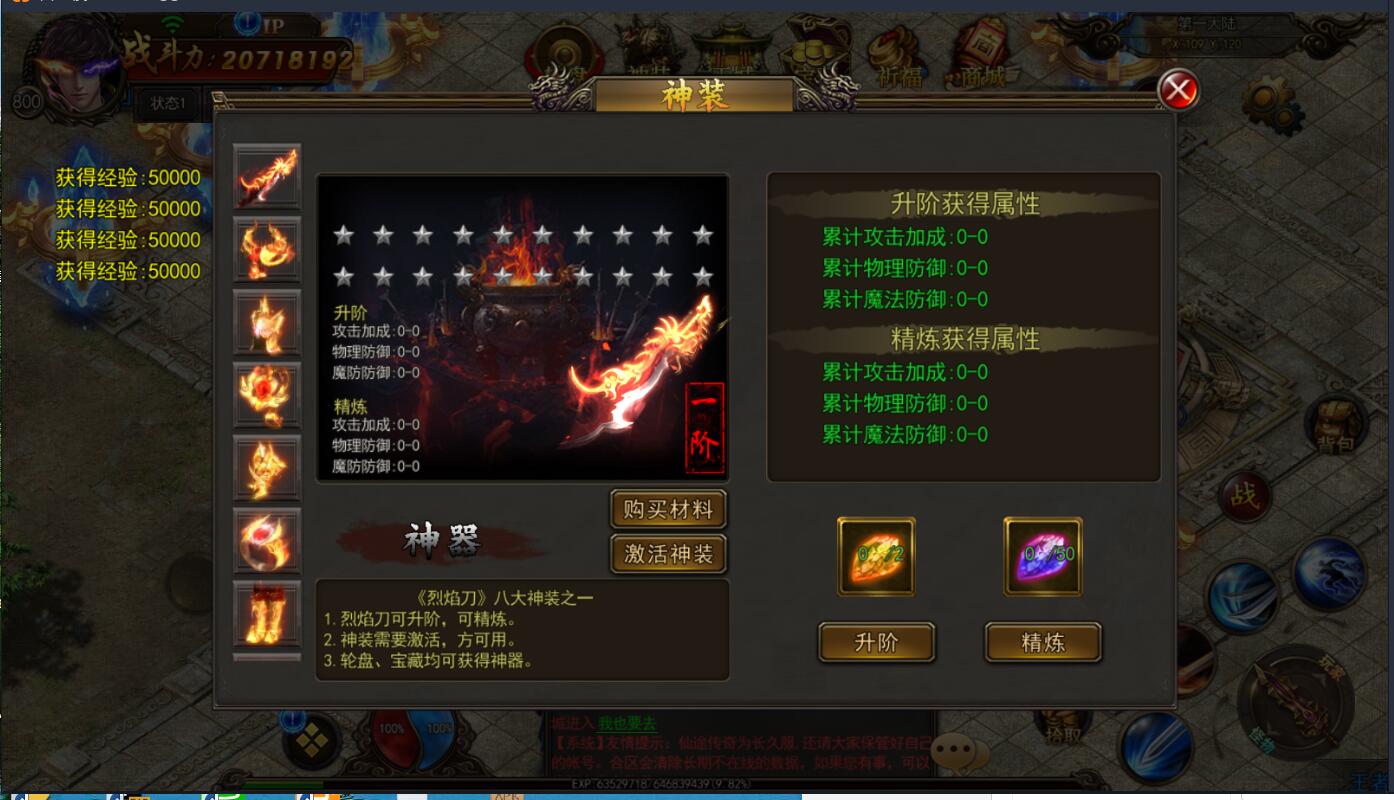
Task: Click the 购买材料 button
Action: point(668,510)
